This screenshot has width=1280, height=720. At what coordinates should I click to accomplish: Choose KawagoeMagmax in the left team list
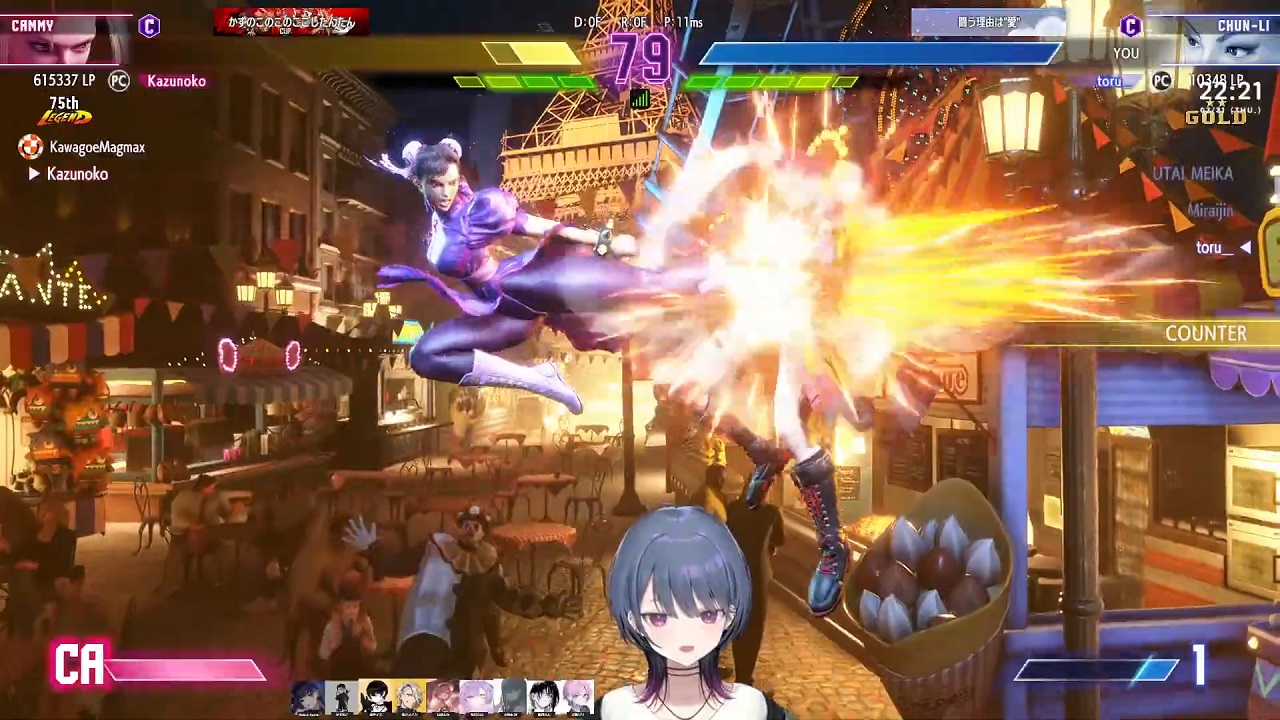(96, 147)
